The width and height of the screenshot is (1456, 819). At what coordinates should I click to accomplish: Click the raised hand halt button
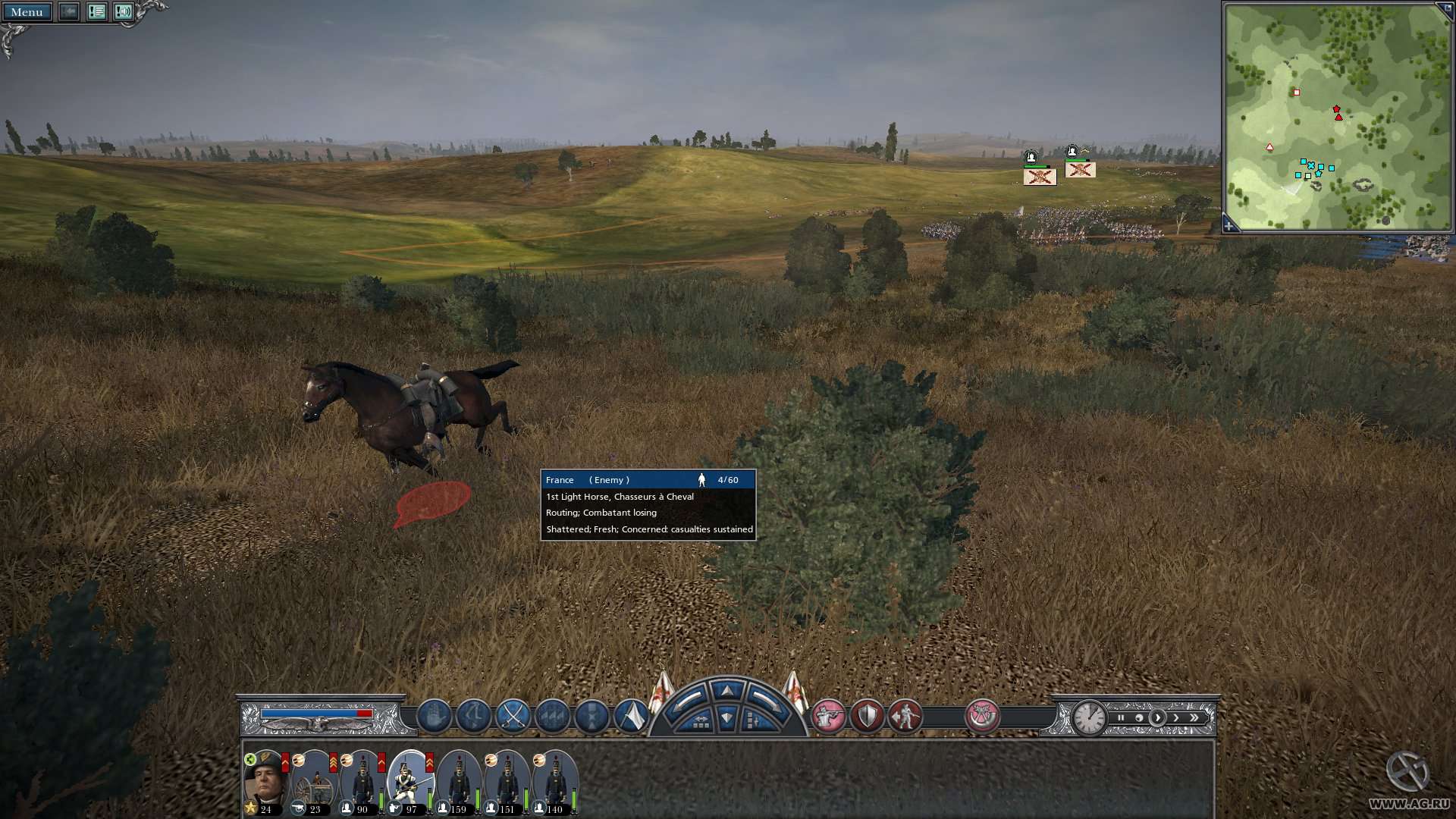click(x=435, y=716)
